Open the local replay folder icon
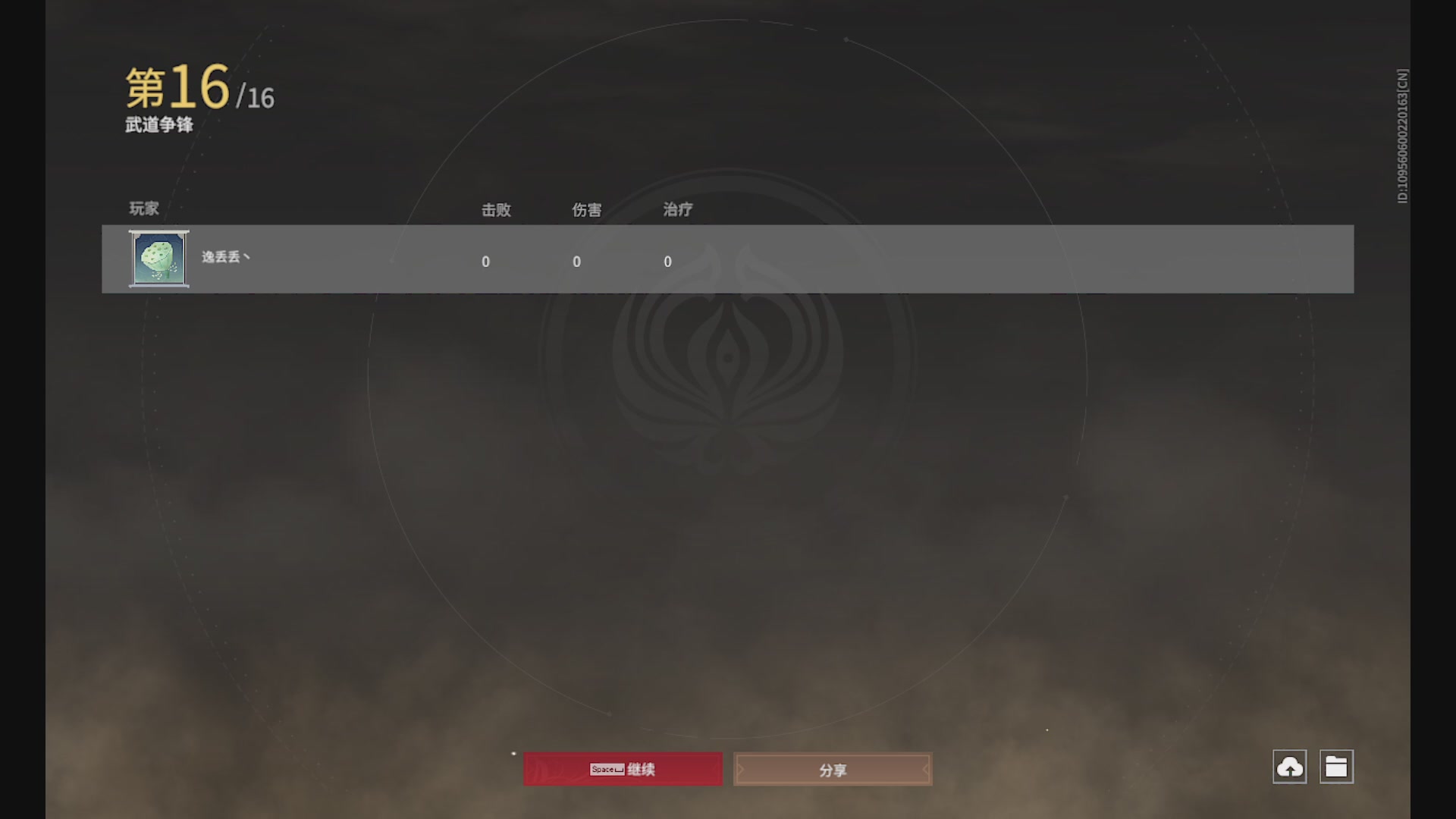1456x819 pixels. click(x=1338, y=767)
